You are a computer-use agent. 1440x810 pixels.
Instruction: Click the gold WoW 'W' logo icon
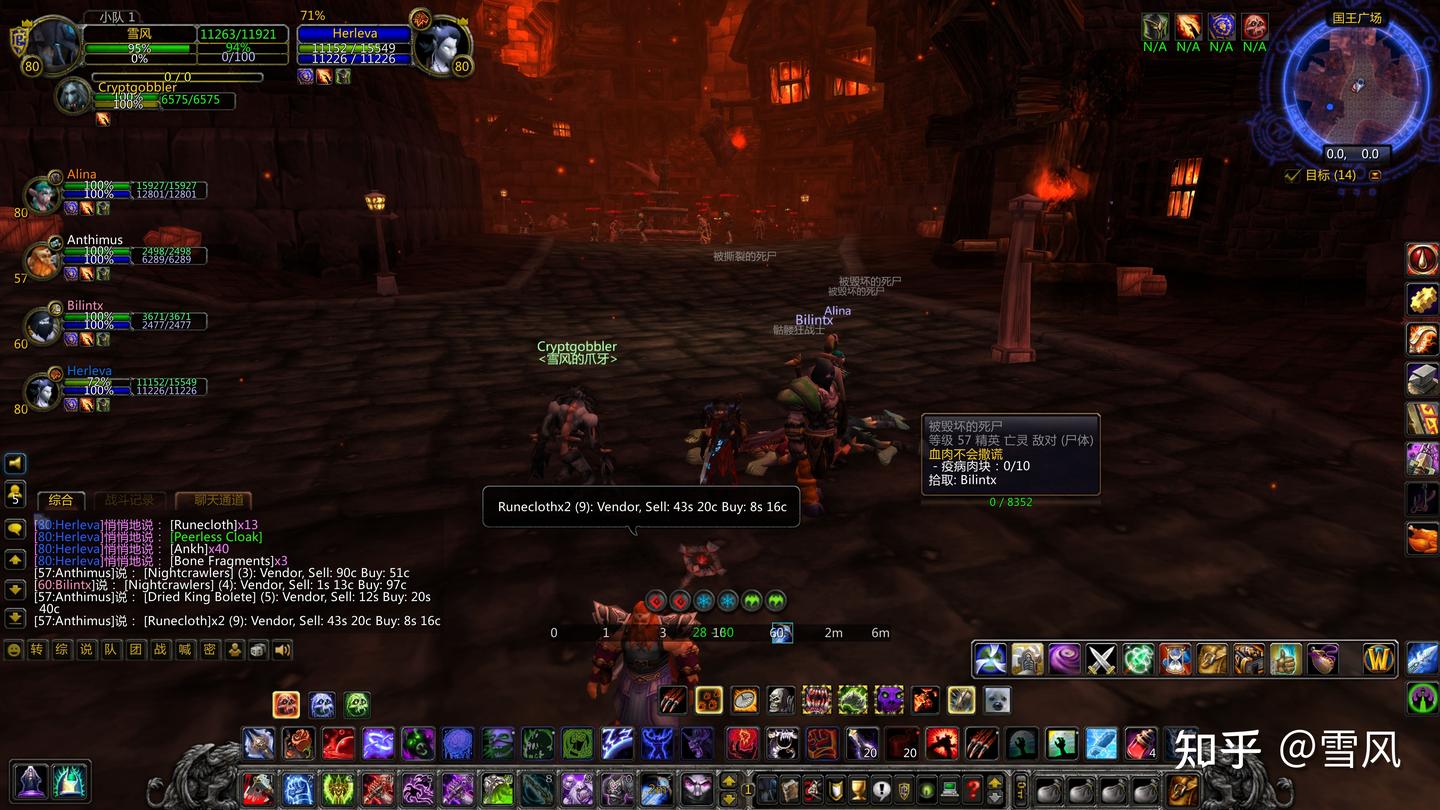pos(1379,659)
